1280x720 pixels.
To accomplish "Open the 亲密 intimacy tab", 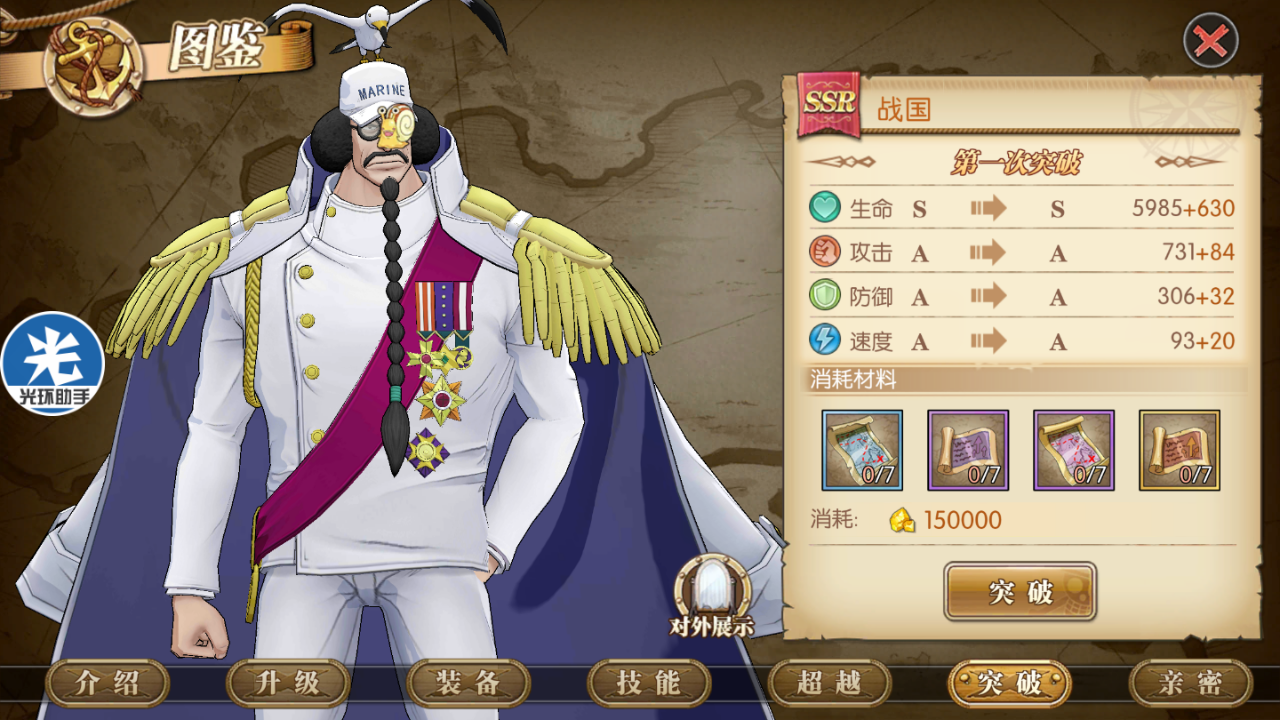I will (1190, 684).
